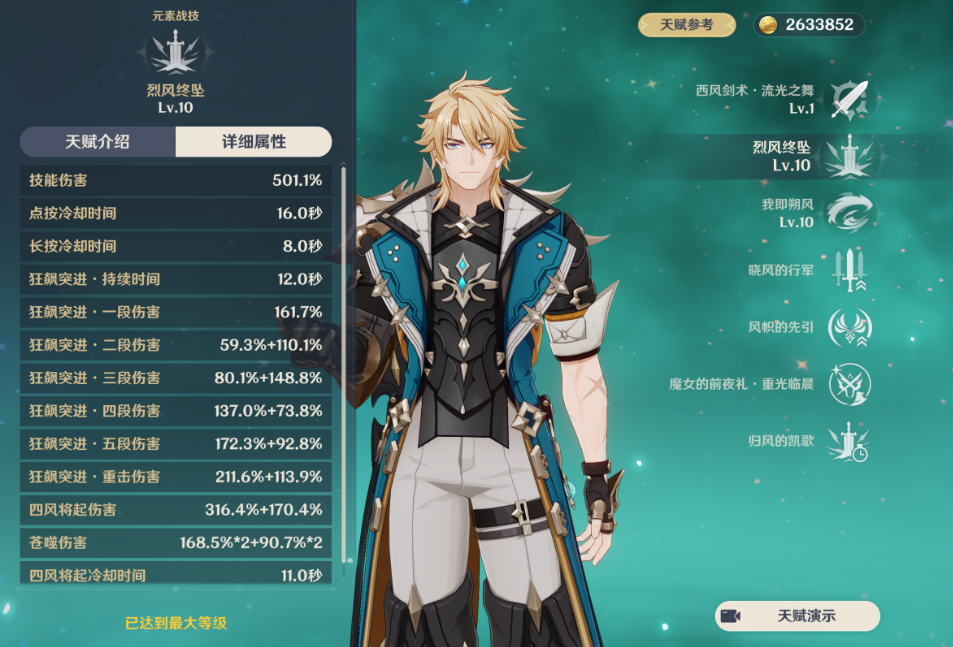Open the 天赋参考 talent reference

687,25
